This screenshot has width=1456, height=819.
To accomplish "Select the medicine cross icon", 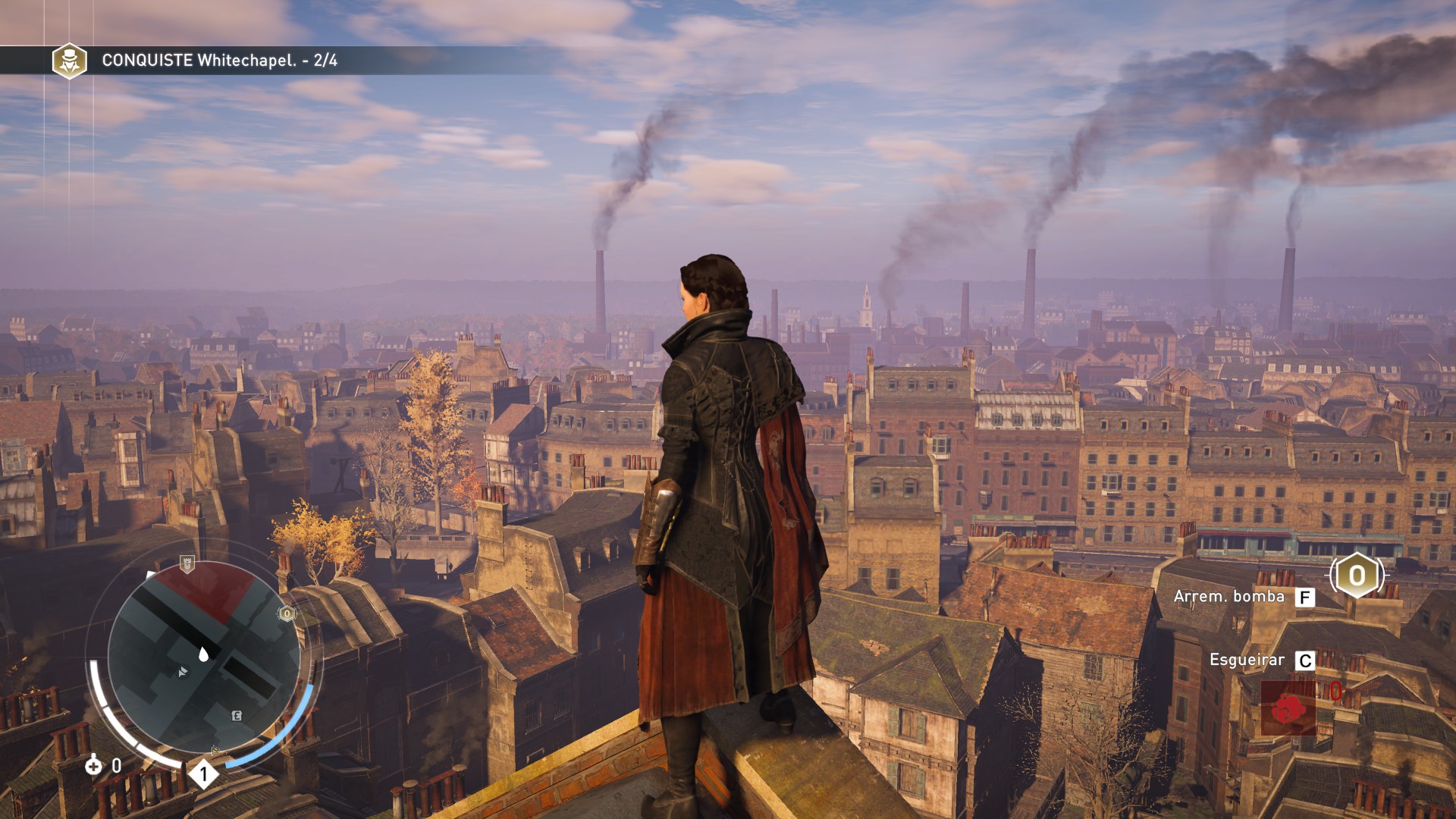I will coord(93,765).
